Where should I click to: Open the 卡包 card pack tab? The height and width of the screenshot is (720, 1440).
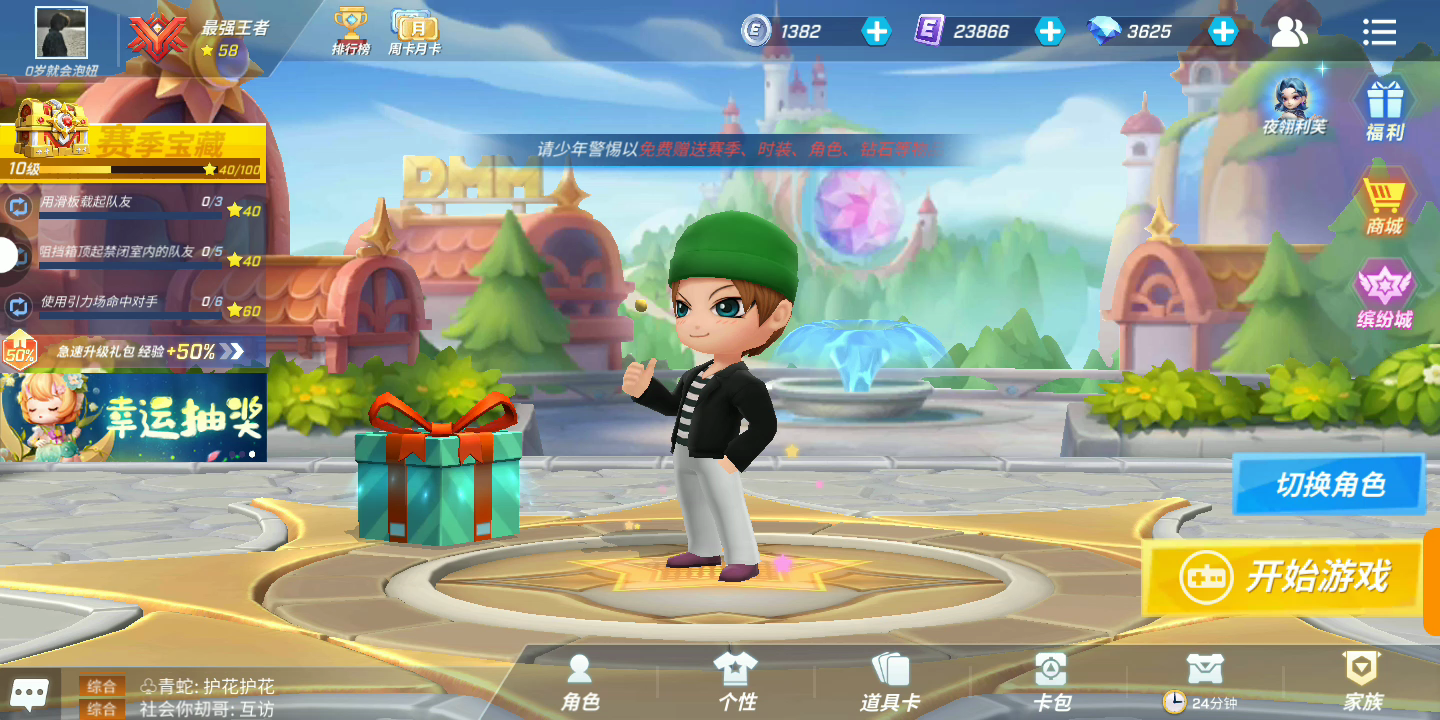coord(1050,683)
